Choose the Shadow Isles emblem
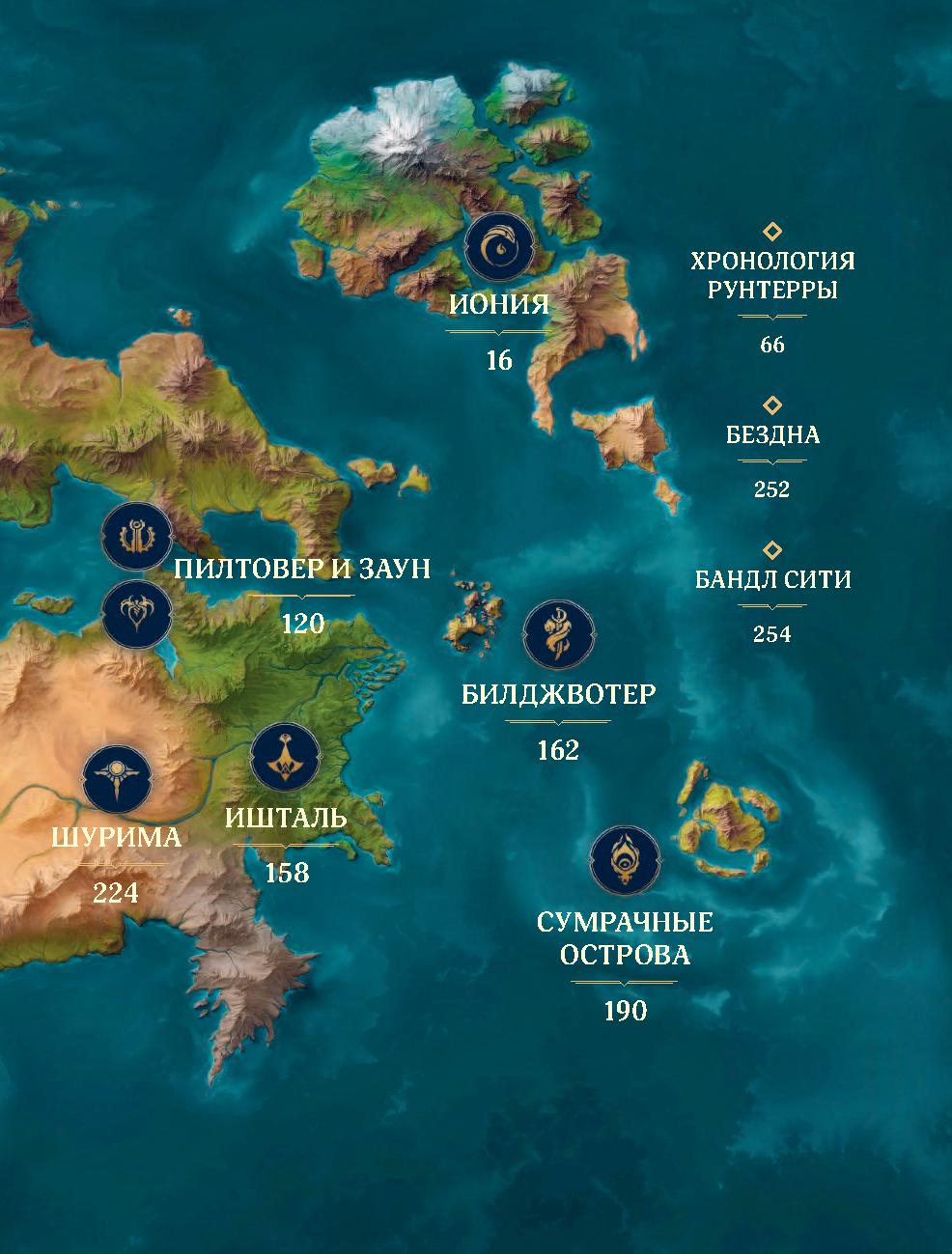952x1254 pixels. tap(626, 861)
